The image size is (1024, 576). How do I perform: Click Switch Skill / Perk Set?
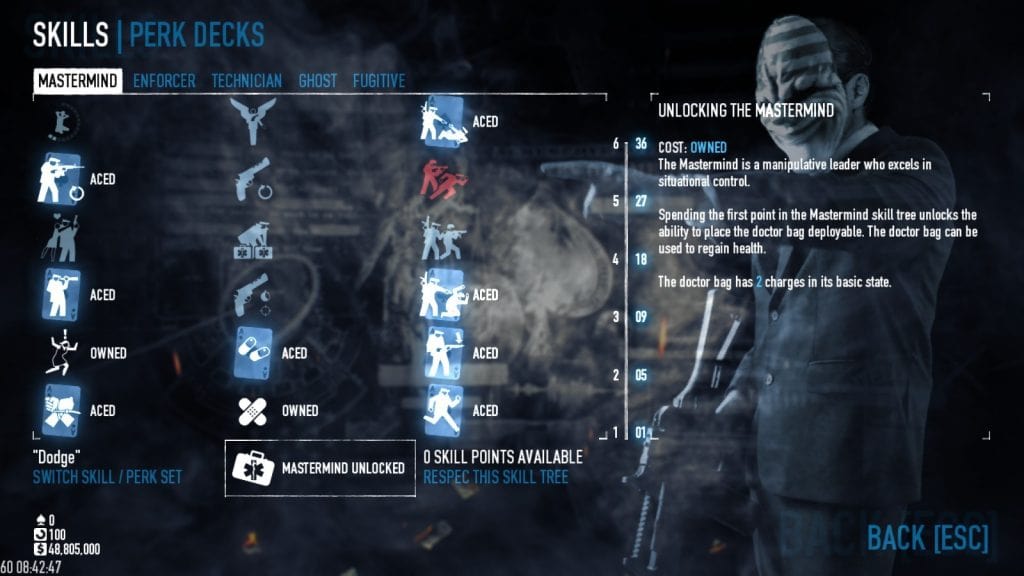coord(107,477)
